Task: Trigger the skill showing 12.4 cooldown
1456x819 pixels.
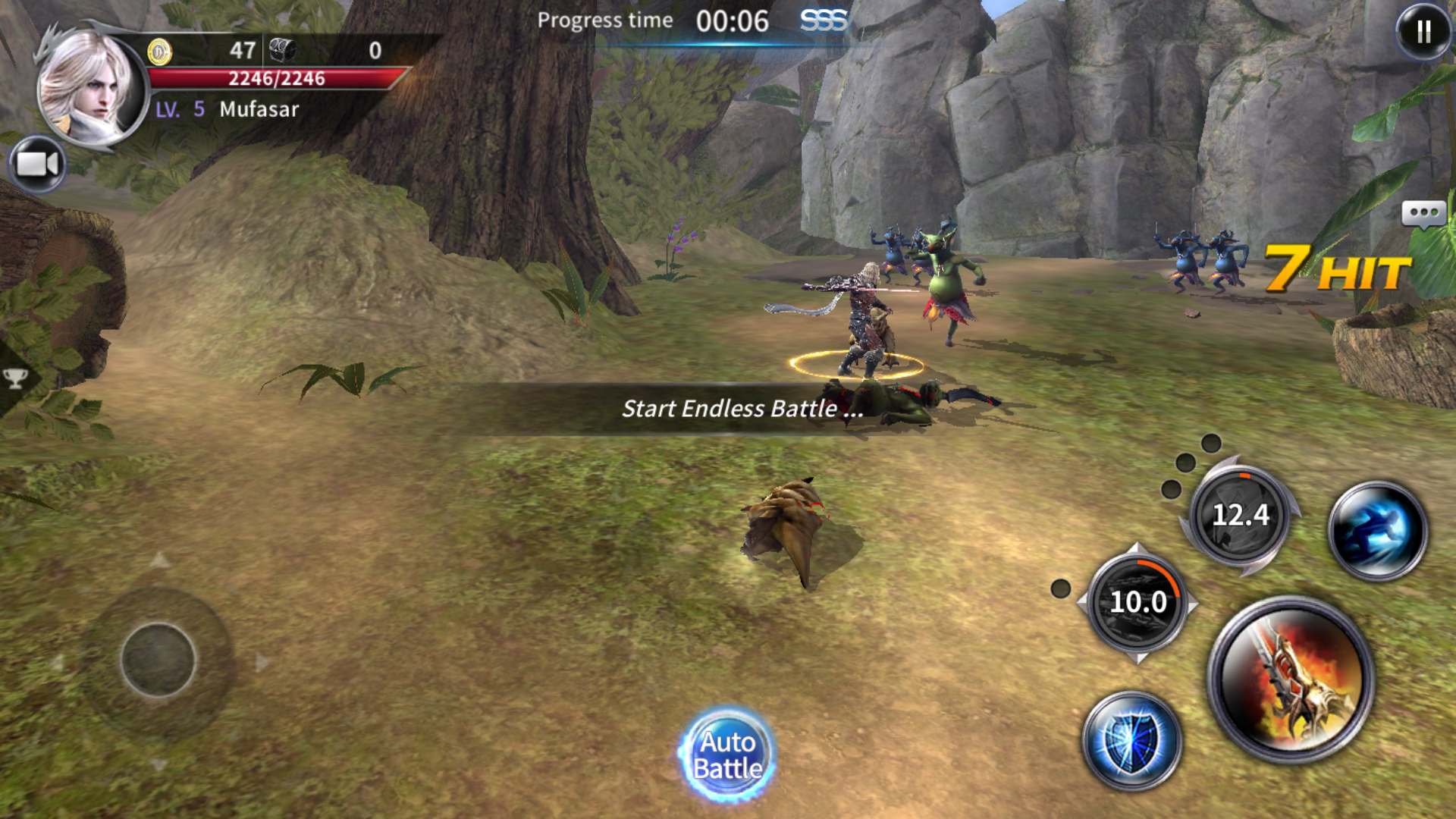Action: coord(1240,516)
